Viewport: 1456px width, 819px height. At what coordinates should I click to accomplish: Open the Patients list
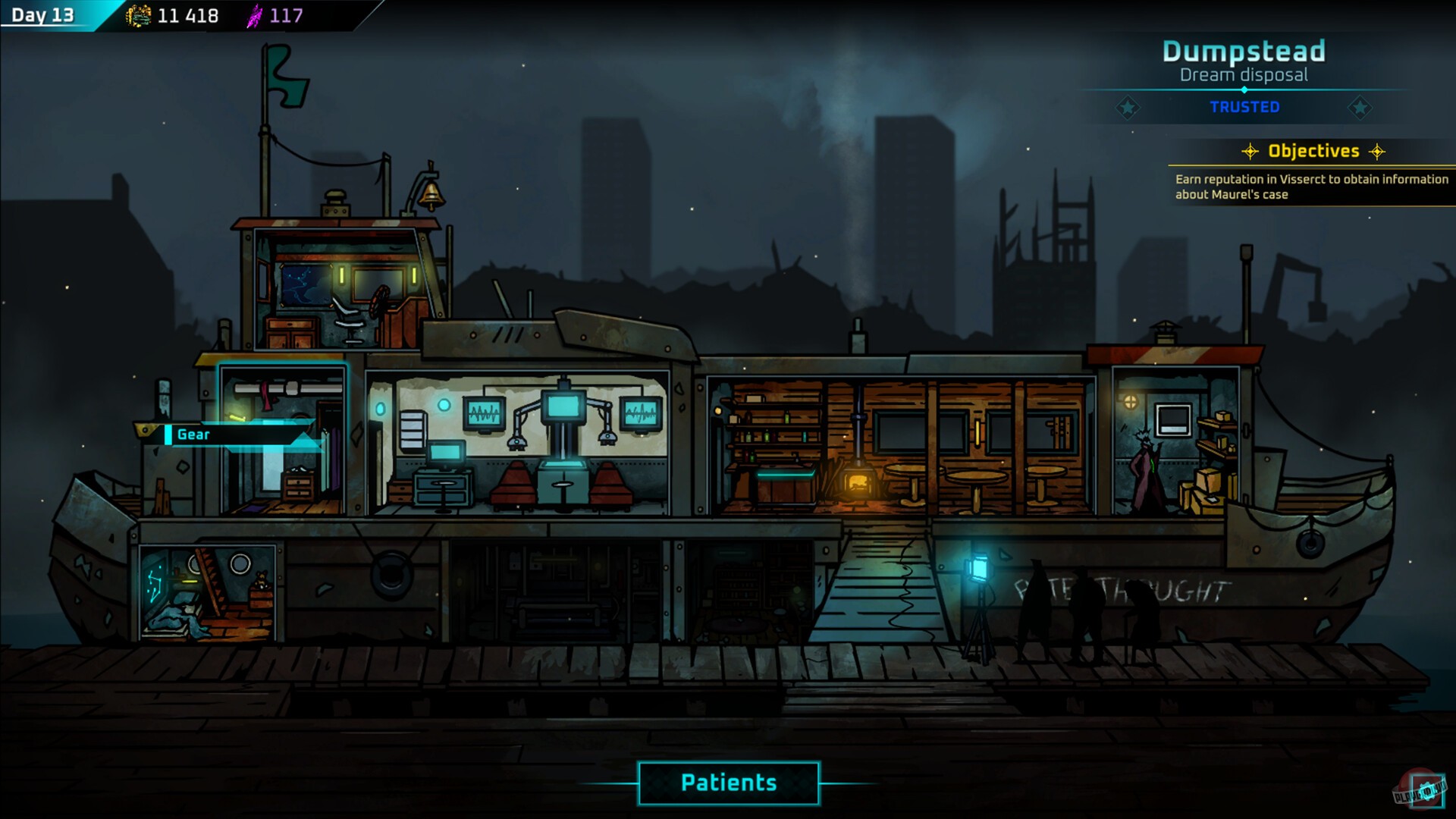pyautogui.click(x=728, y=782)
